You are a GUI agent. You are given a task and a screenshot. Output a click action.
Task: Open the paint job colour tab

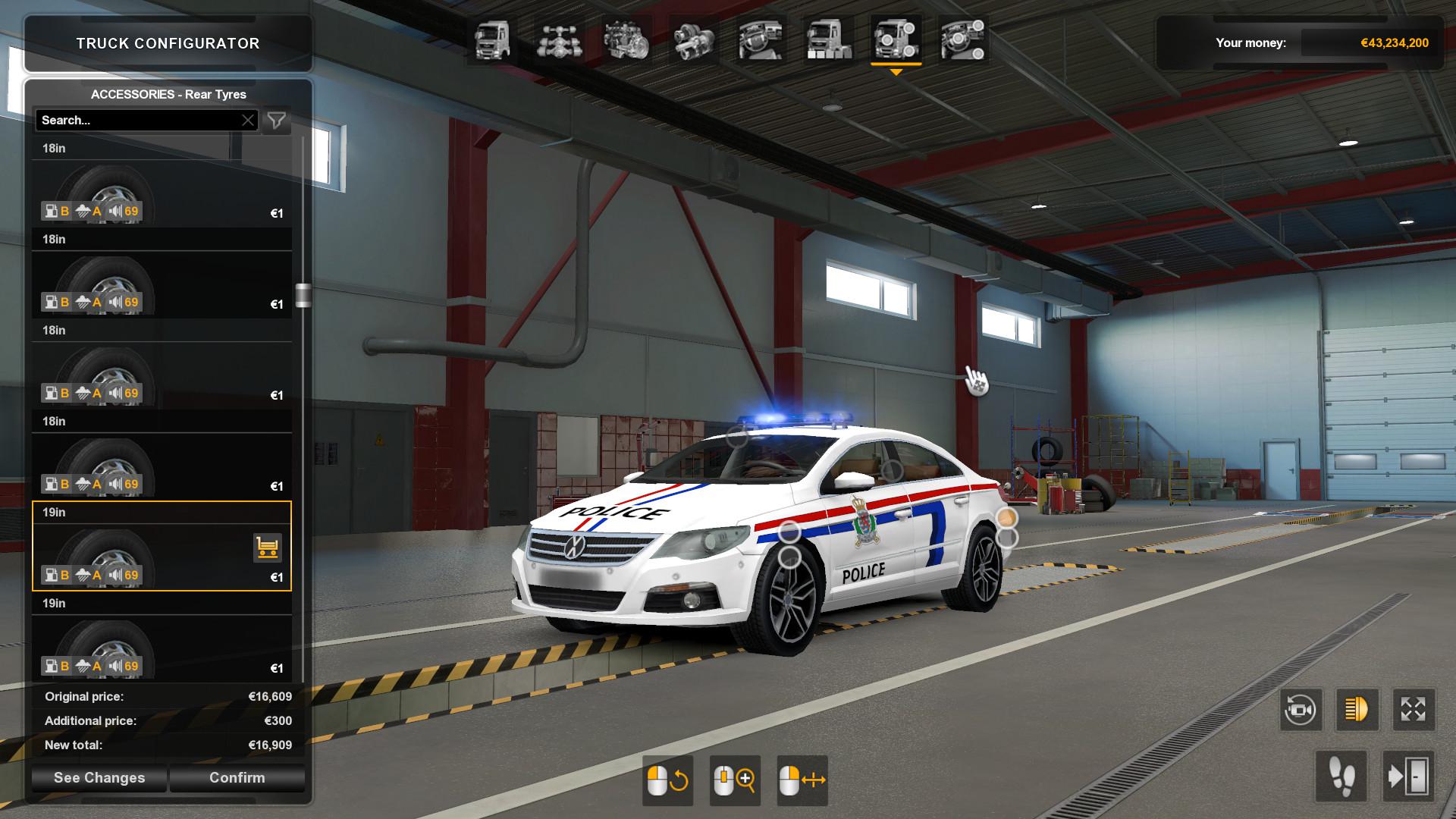point(828,40)
